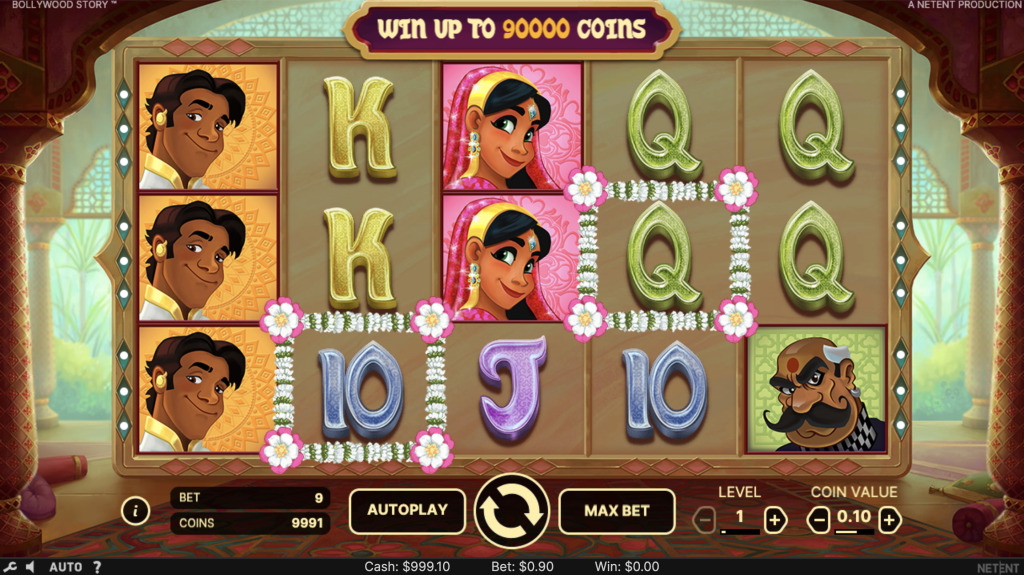Place the Max Bet
The image size is (1024, 575).
(617, 510)
